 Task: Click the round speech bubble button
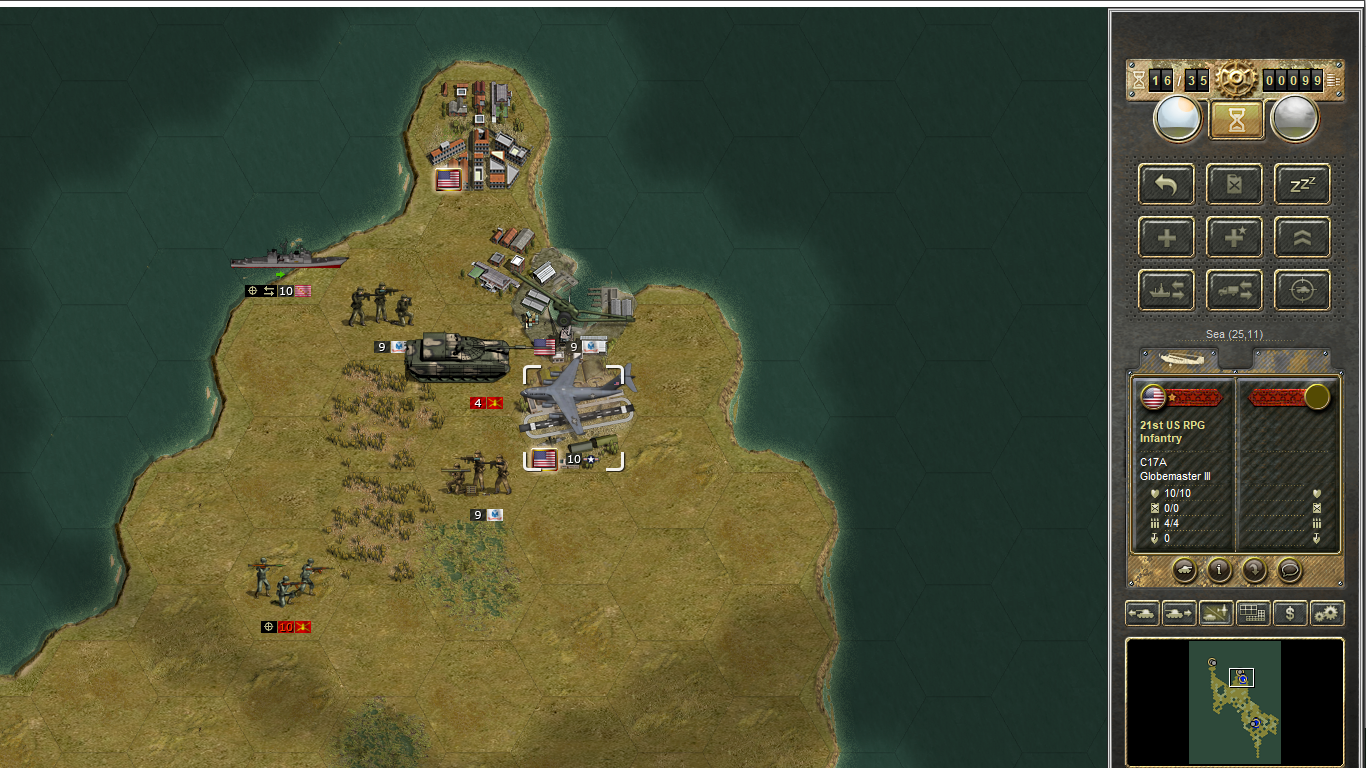[1290, 570]
